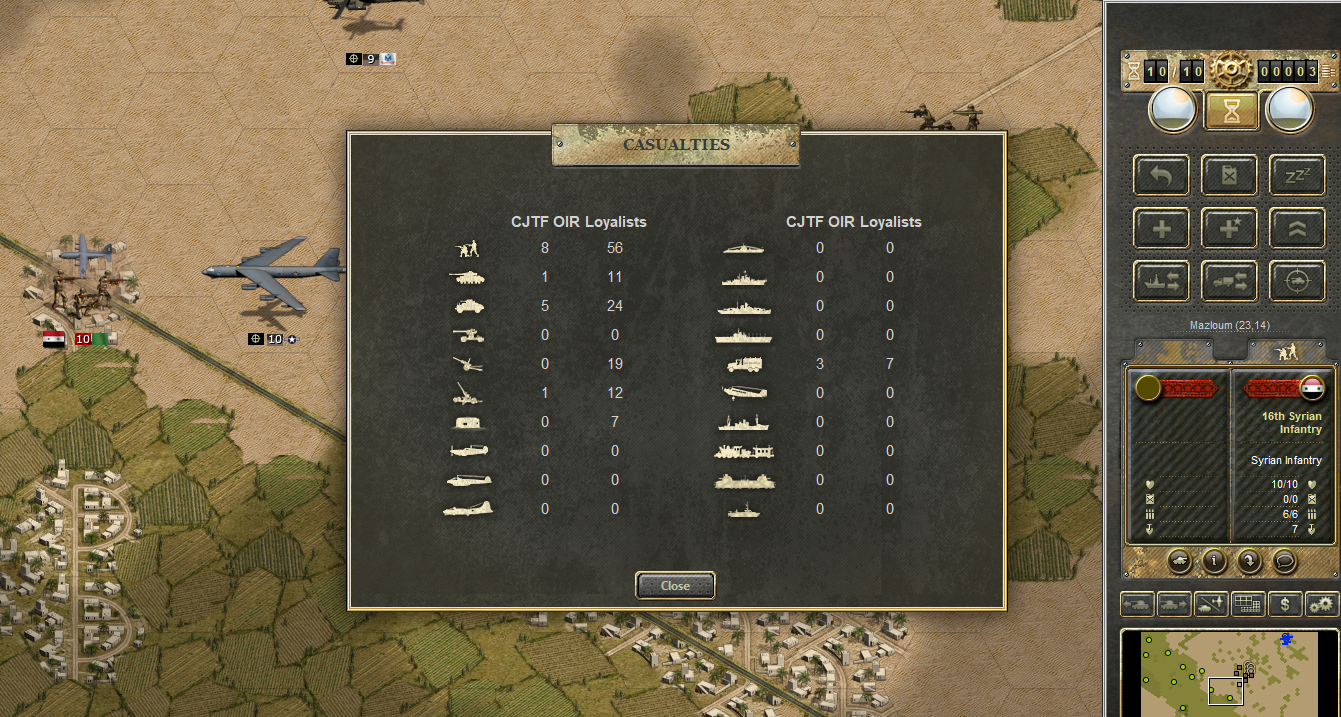
Task: Upgrade the unit with the chevrons button
Action: tap(1297, 228)
